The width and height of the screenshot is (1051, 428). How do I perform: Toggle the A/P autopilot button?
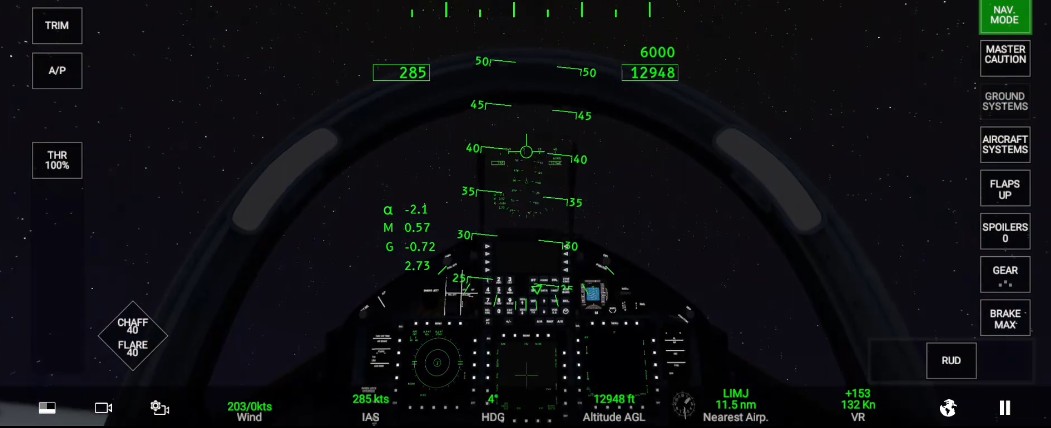57,71
